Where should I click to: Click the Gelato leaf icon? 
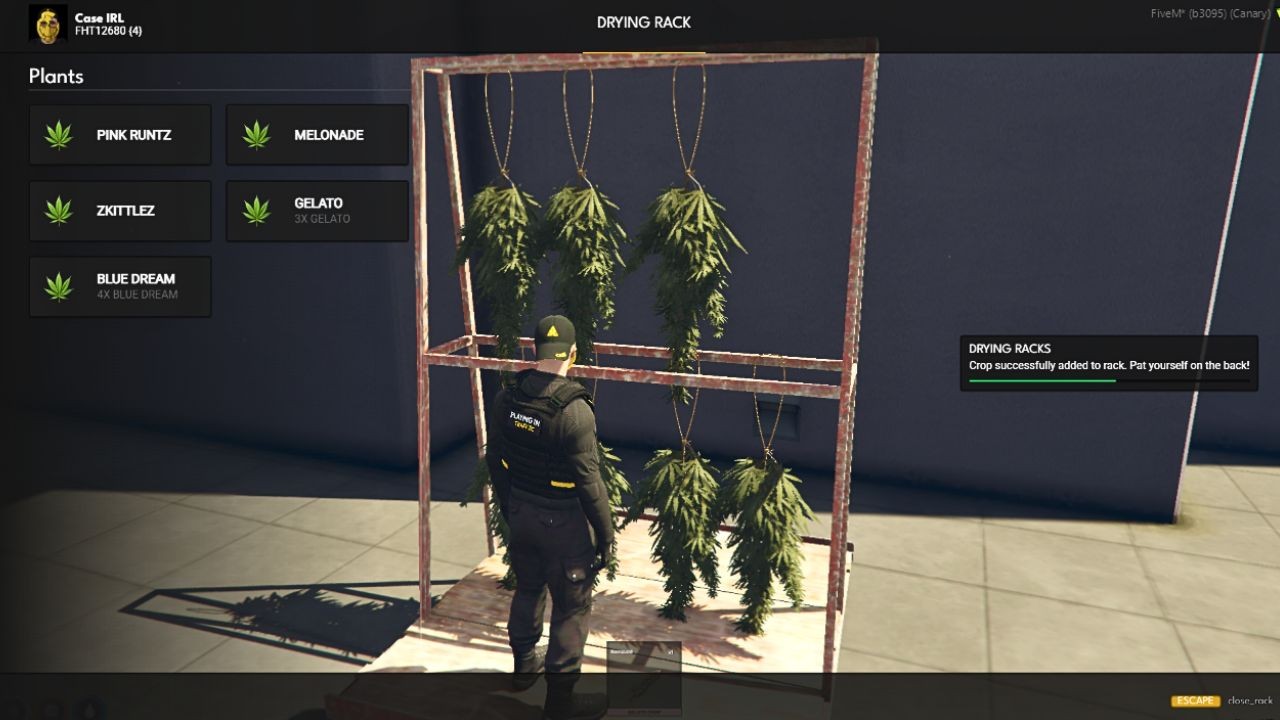(255, 210)
